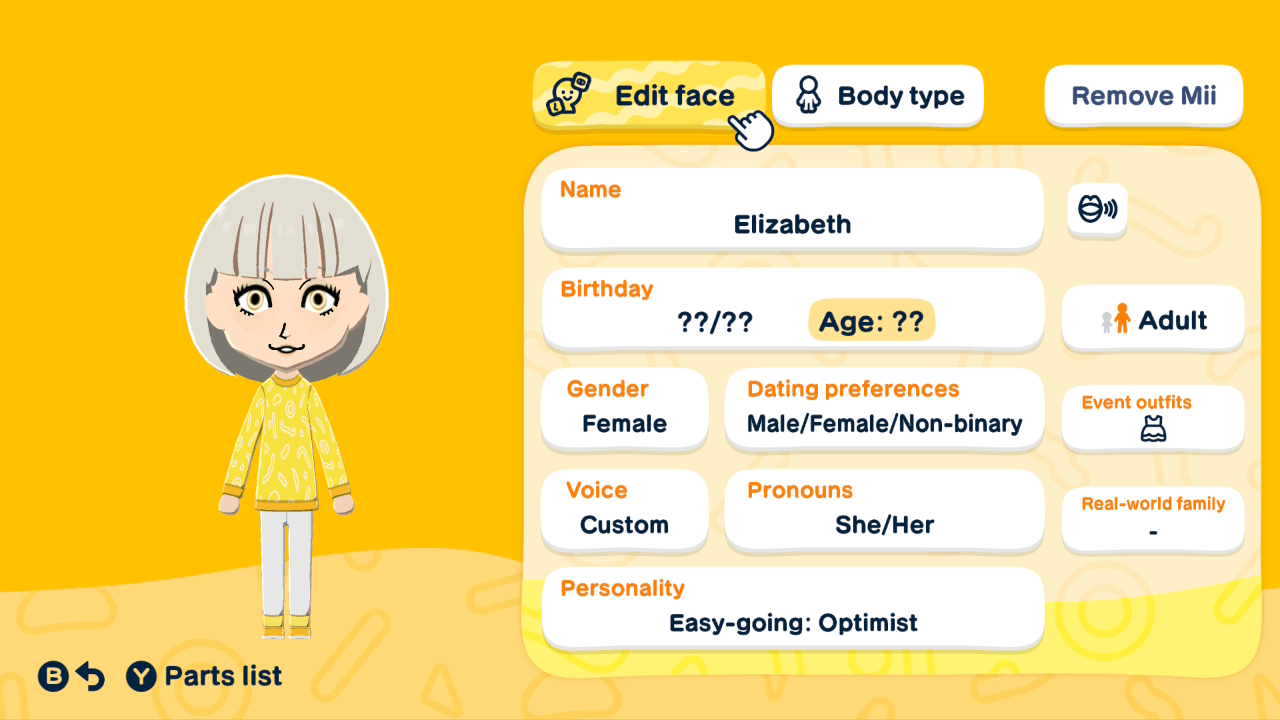Switch to the Body type tab
Screen dimensions: 1280x720
tap(877, 95)
